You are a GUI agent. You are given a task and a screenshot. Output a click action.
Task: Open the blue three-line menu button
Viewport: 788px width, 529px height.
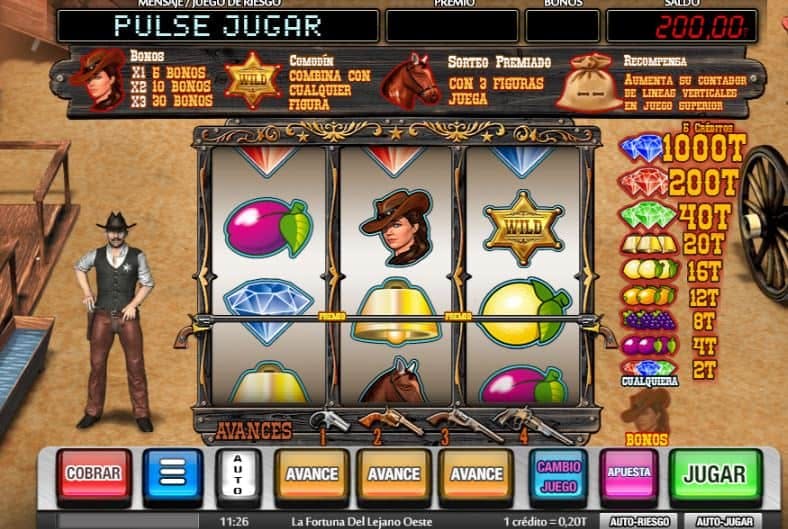(x=172, y=474)
